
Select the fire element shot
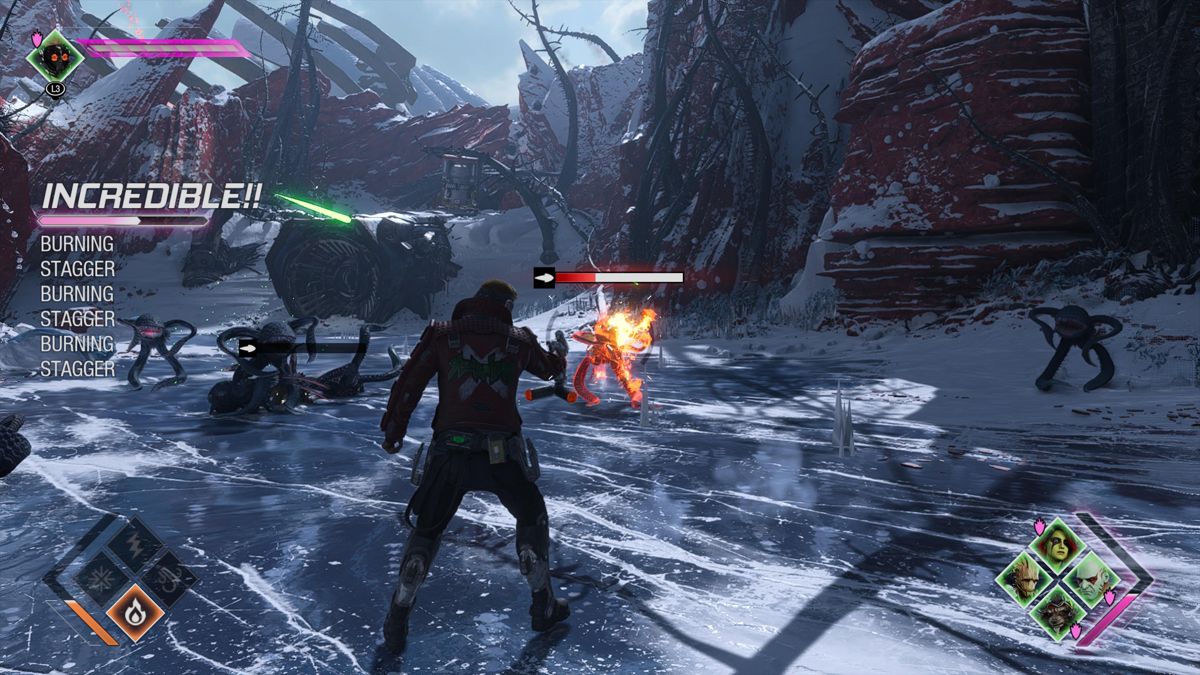coord(135,611)
